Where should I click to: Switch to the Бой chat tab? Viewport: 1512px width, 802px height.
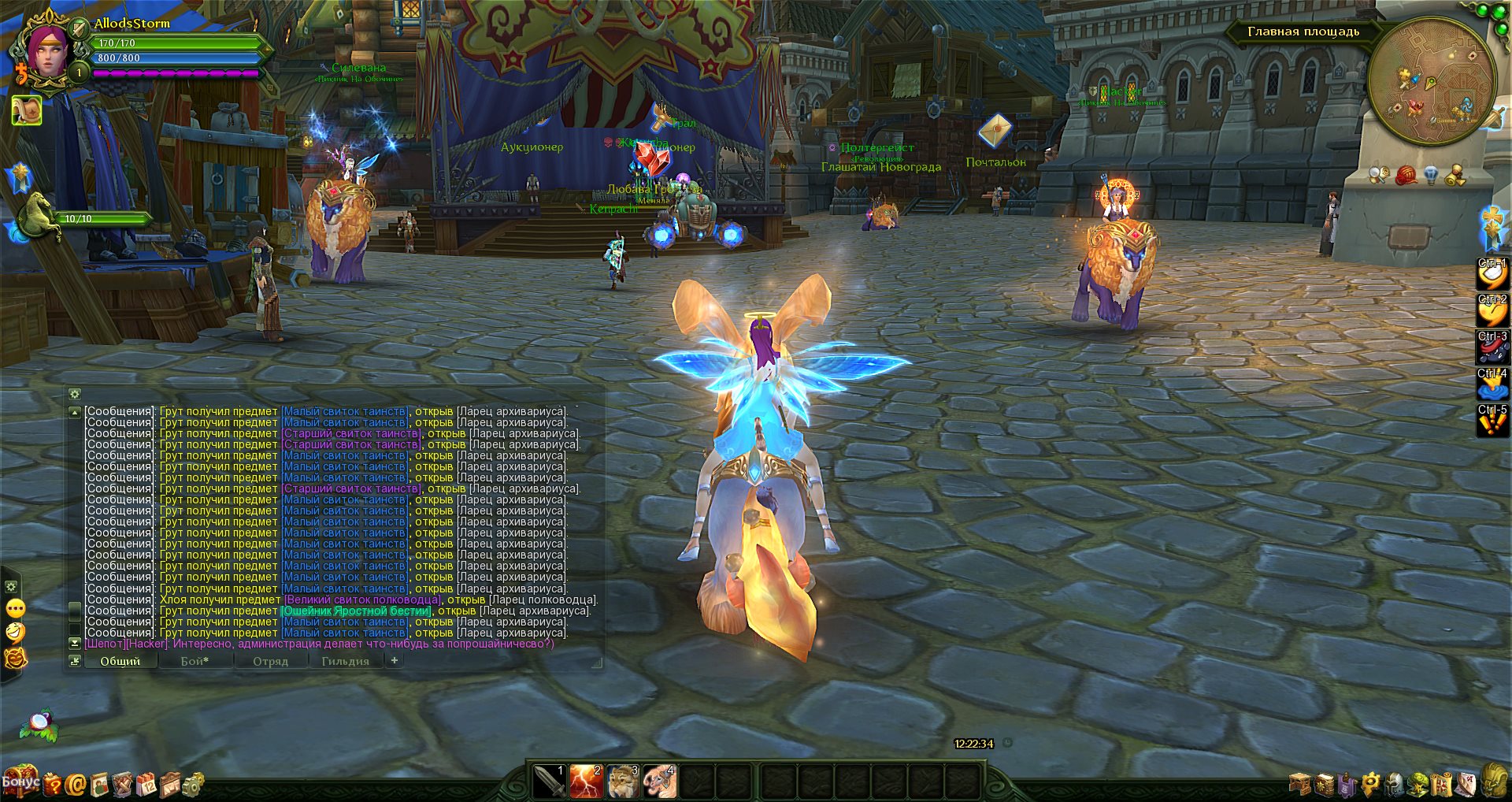(x=195, y=662)
